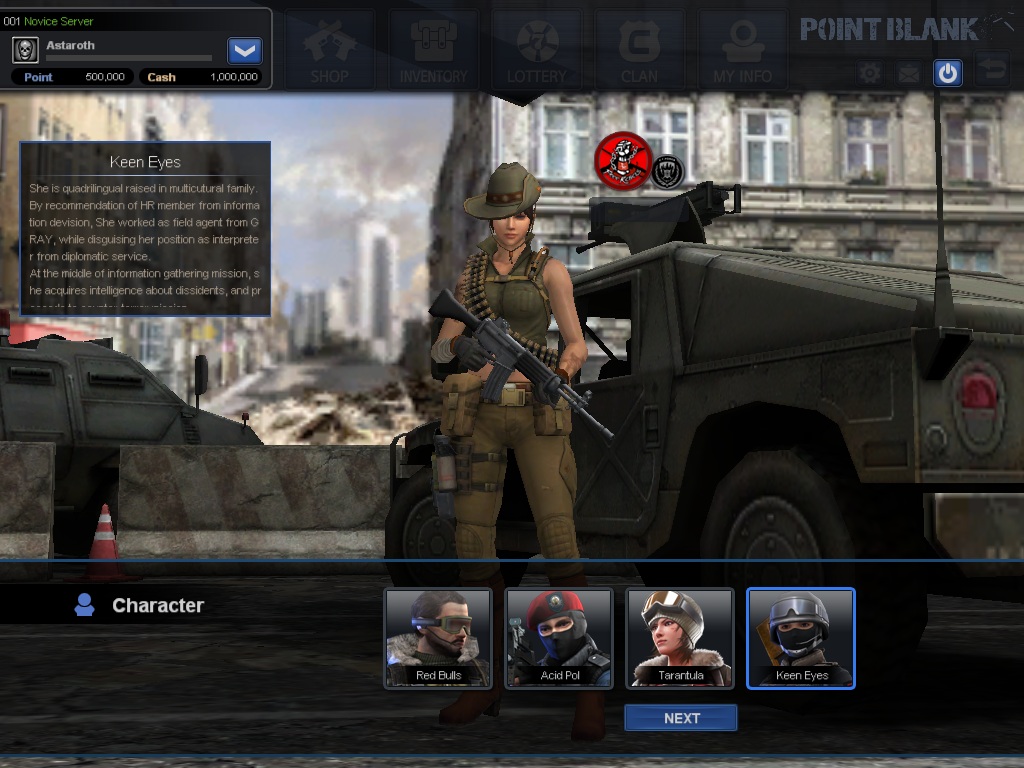Open the Clan menu

(639, 50)
